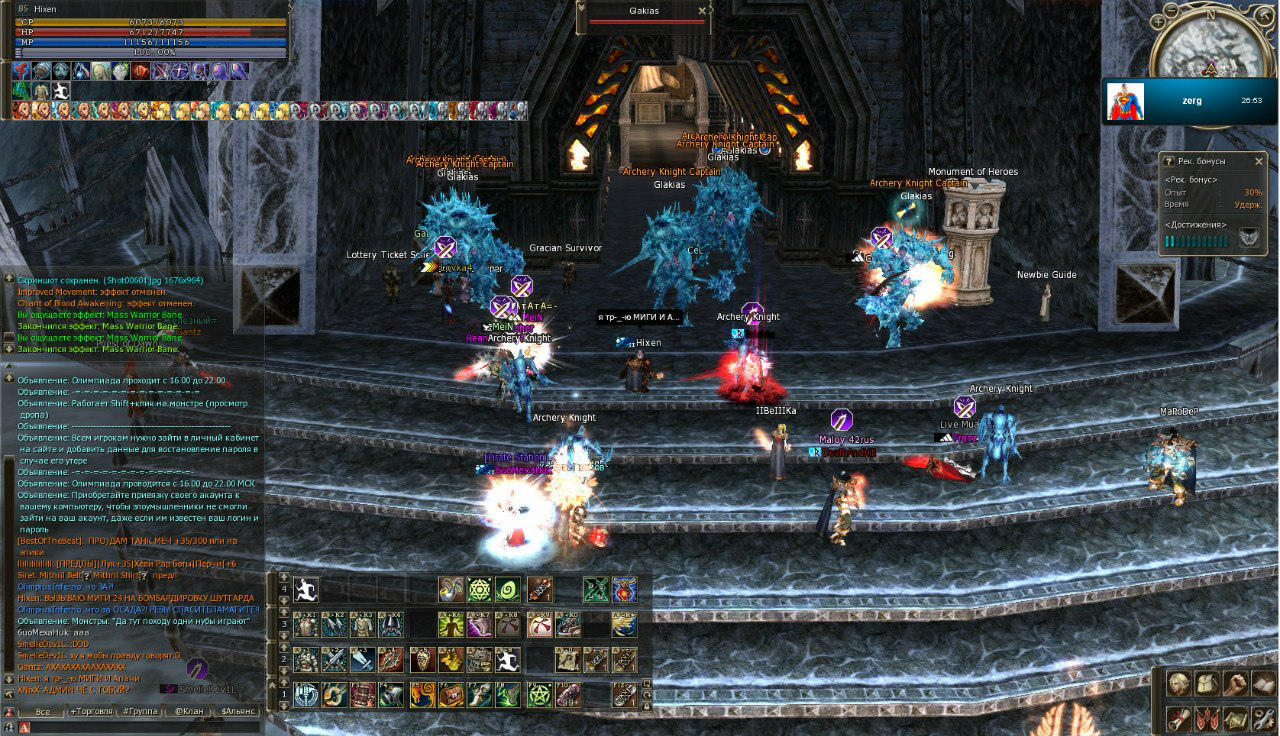Click the question mark icon on Рек. бонусы window
1280x736 pixels.
click(1169, 160)
